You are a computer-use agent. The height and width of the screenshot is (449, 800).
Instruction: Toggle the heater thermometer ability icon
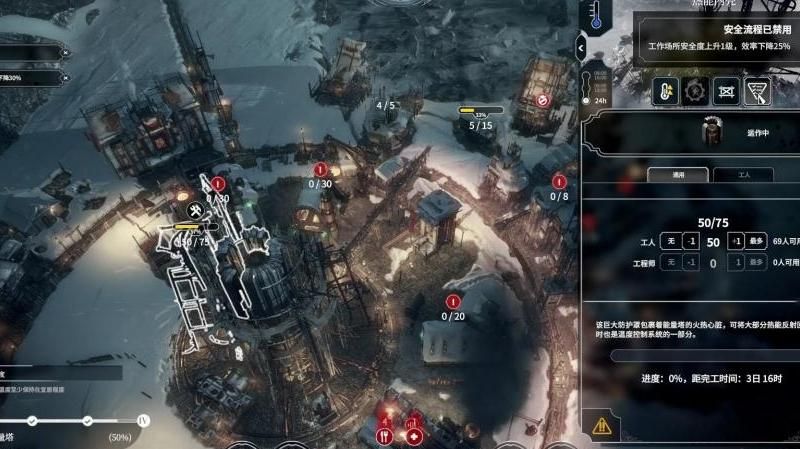(x=663, y=93)
